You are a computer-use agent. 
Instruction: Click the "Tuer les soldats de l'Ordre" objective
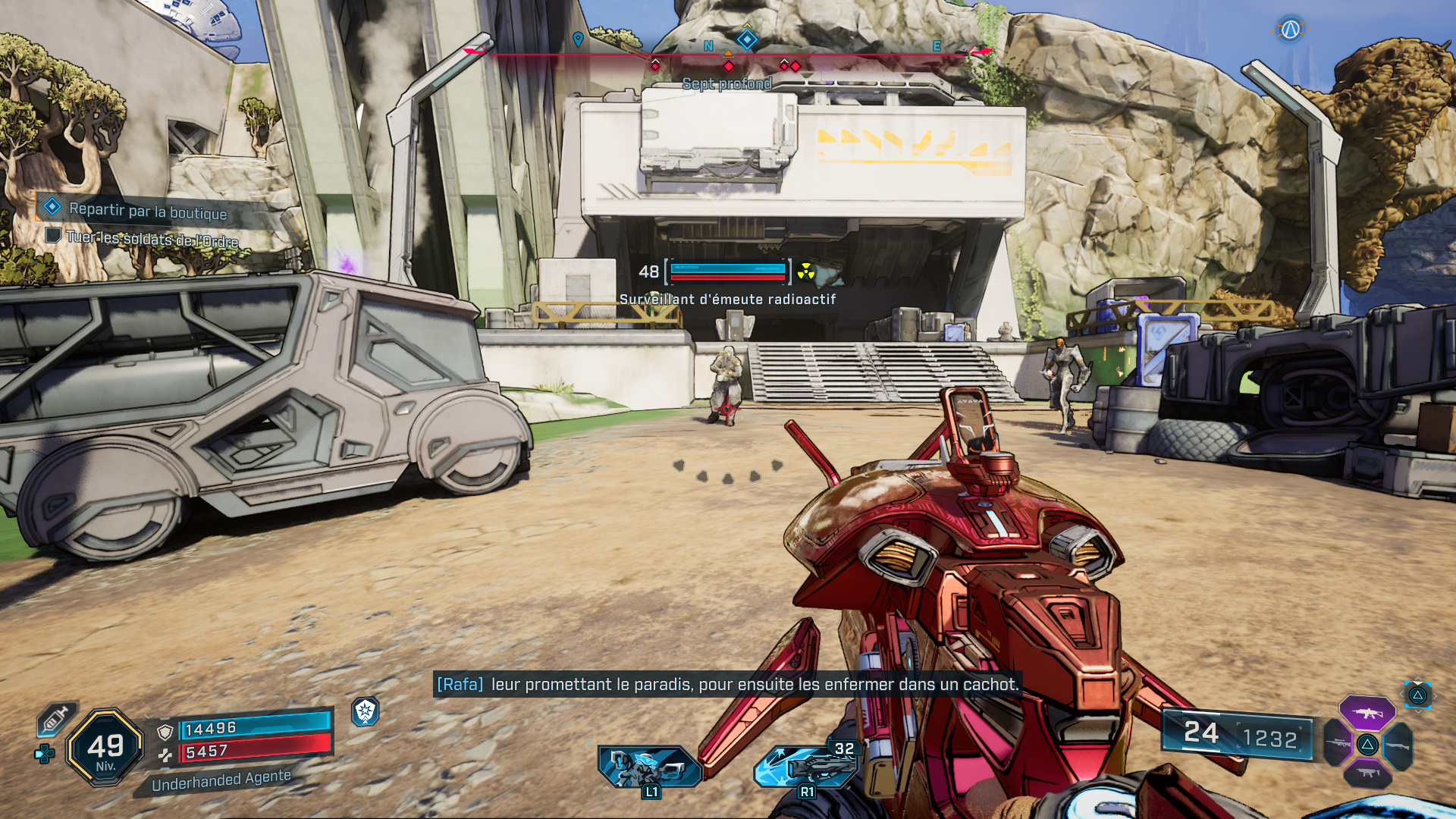point(152,238)
